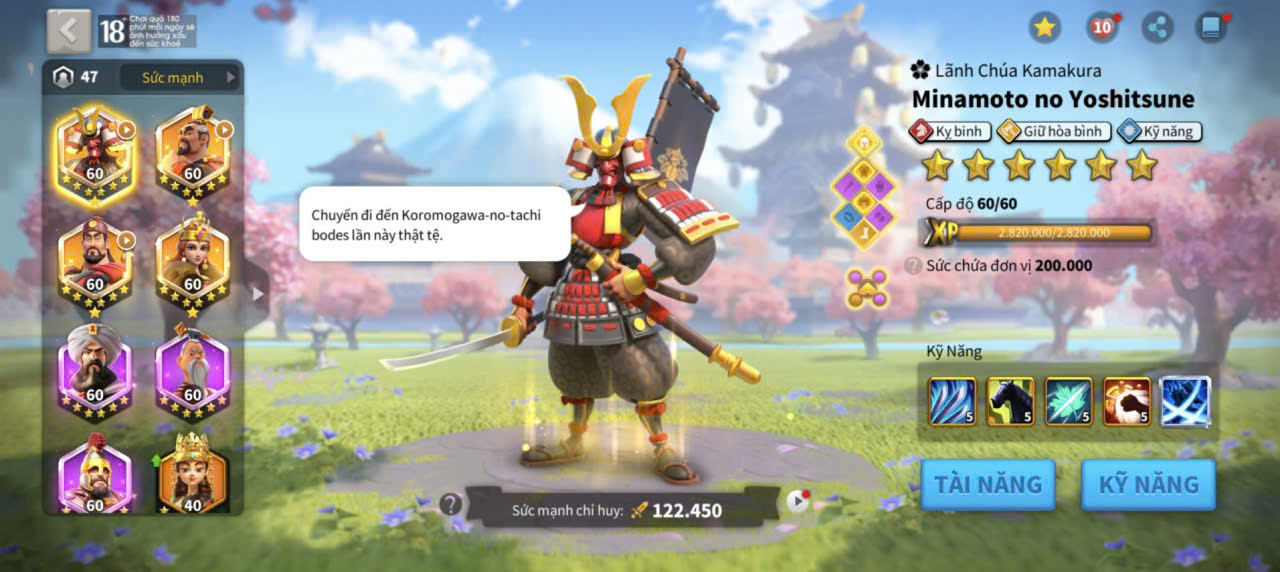Open the blue book icon

[1212, 27]
